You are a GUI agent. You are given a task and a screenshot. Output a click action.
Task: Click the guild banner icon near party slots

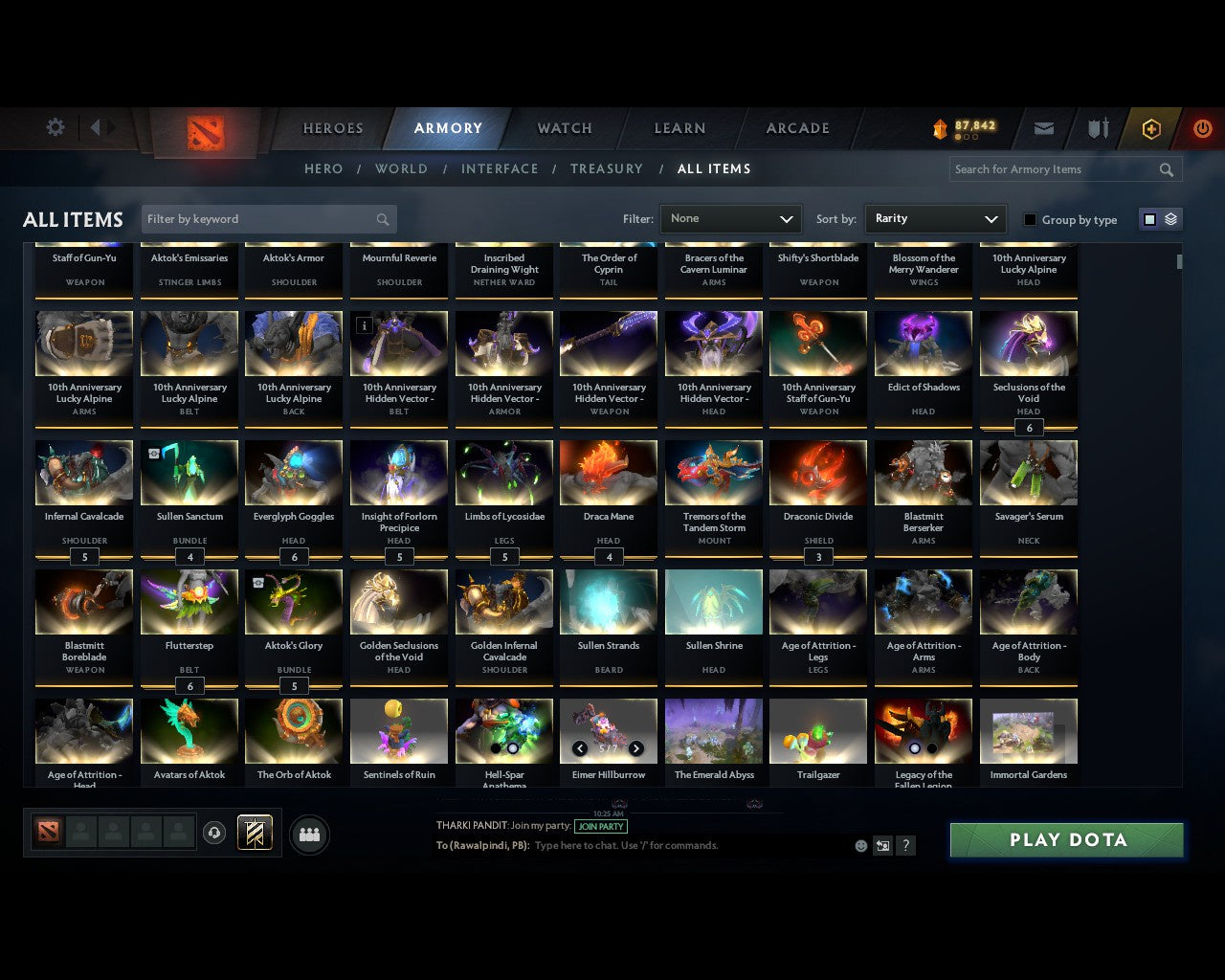click(254, 833)
